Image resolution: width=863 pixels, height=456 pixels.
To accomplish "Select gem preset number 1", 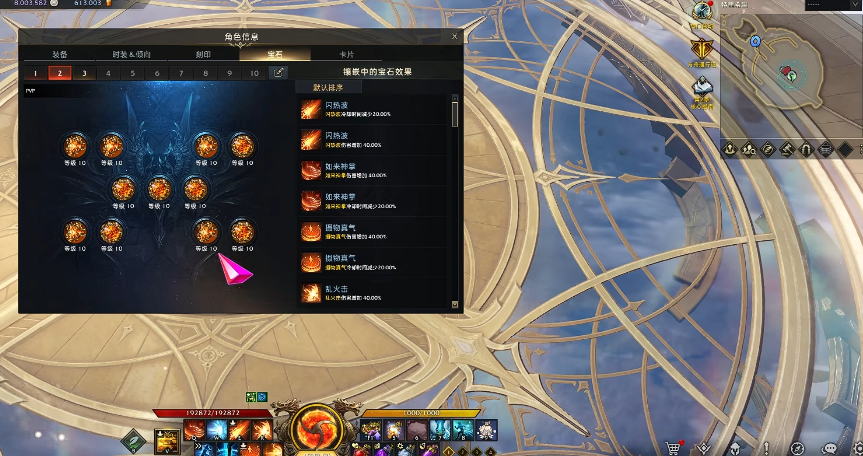I will (x=35, y=73).
